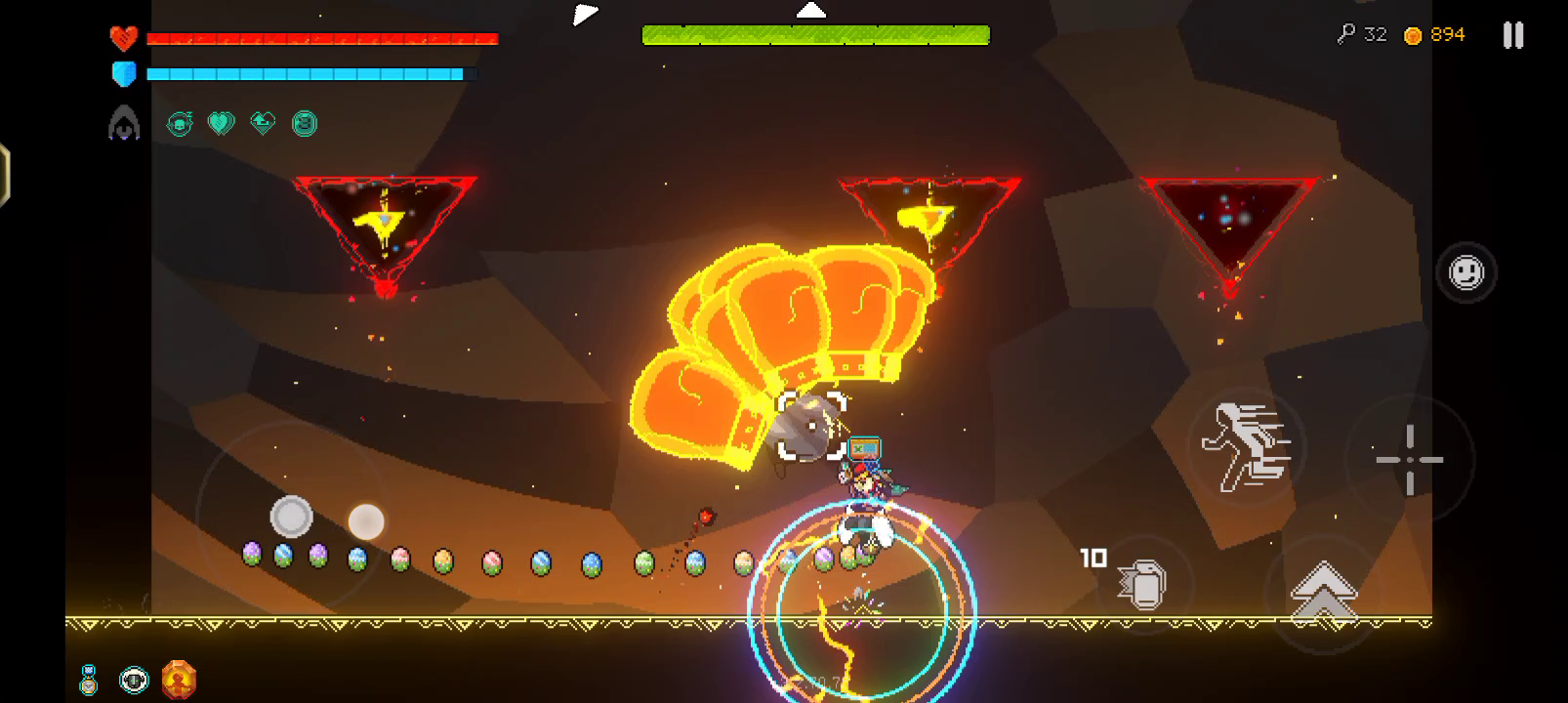The width and height of the screenshot is (1568, 703).
Task: Throw a grenade with the grenade button
Action: (1143, 584)
